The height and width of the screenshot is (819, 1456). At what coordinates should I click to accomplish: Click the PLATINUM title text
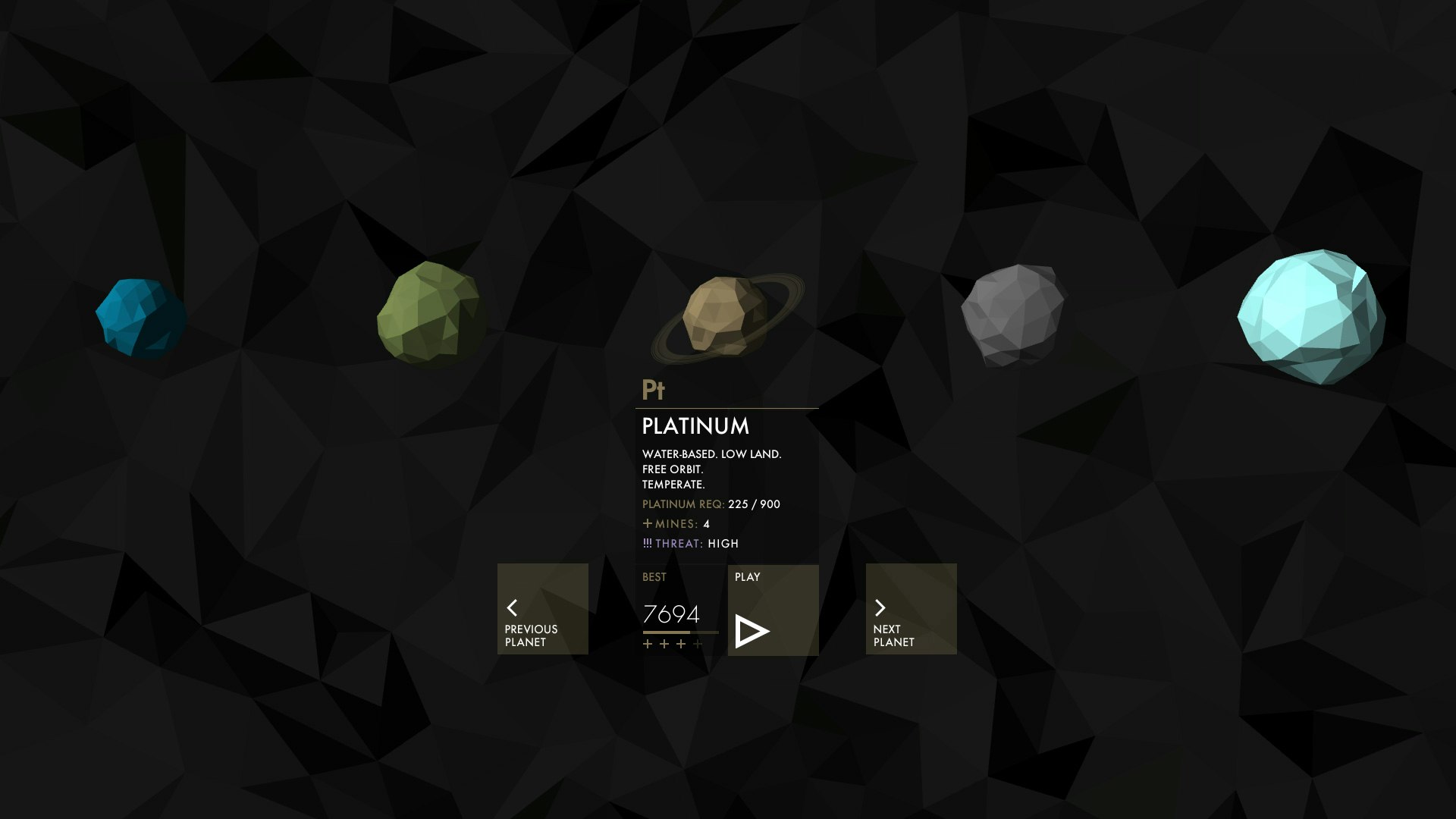[x=694, y=426]
